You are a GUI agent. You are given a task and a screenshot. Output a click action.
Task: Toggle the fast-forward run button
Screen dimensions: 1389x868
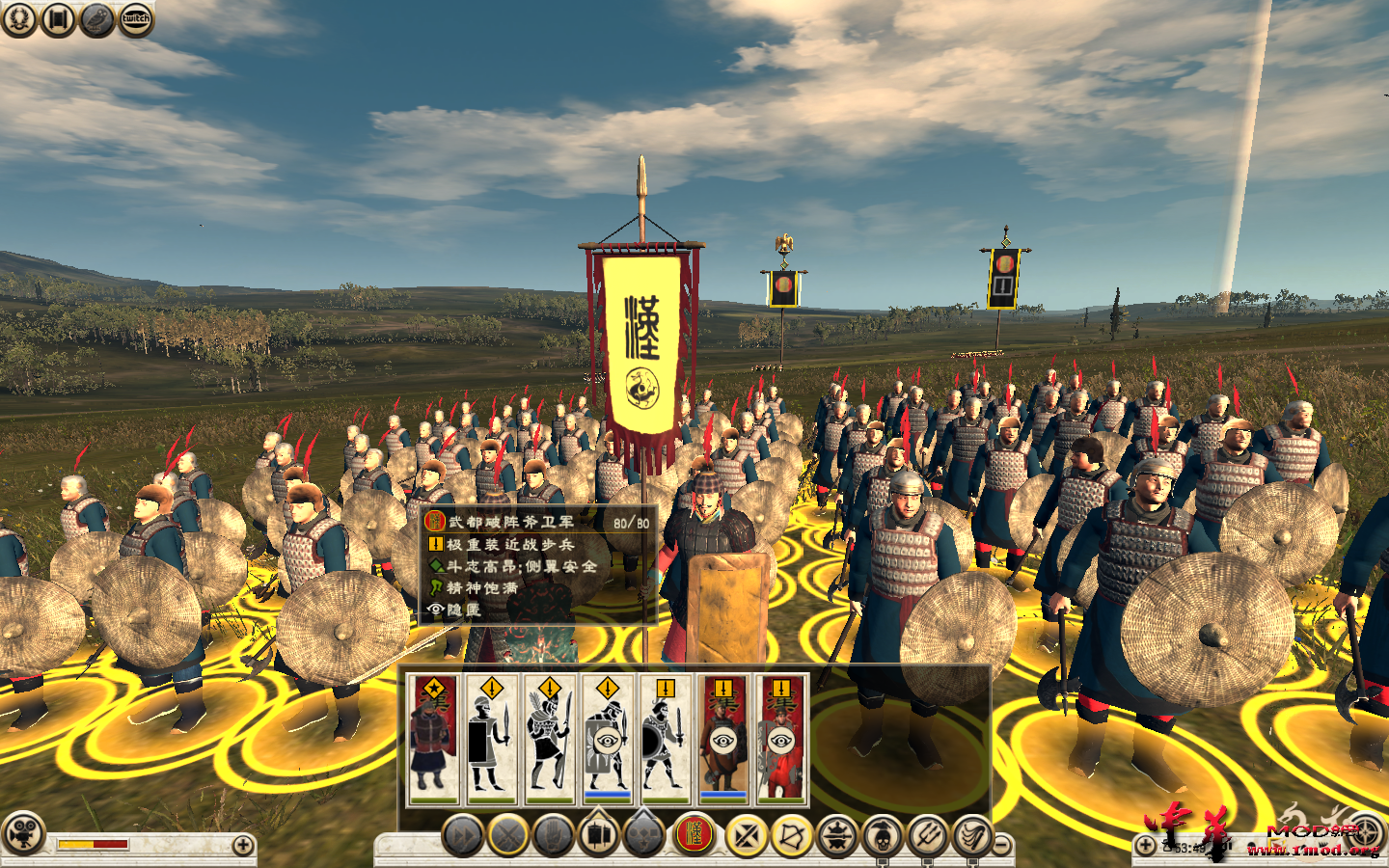click(462, 835)
